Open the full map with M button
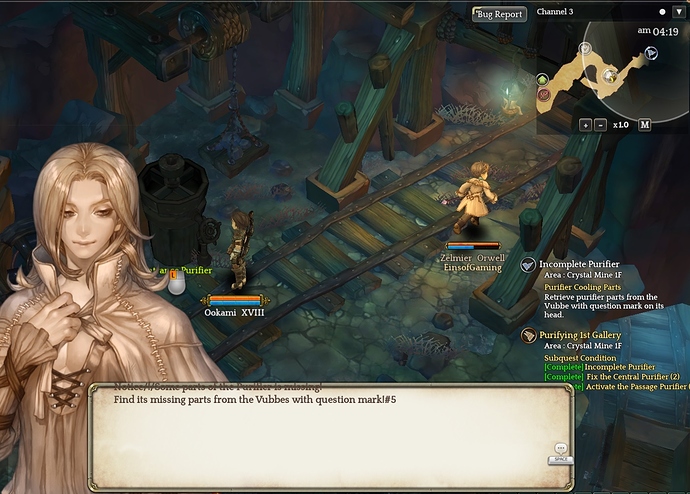 click(x=645, y=125)
